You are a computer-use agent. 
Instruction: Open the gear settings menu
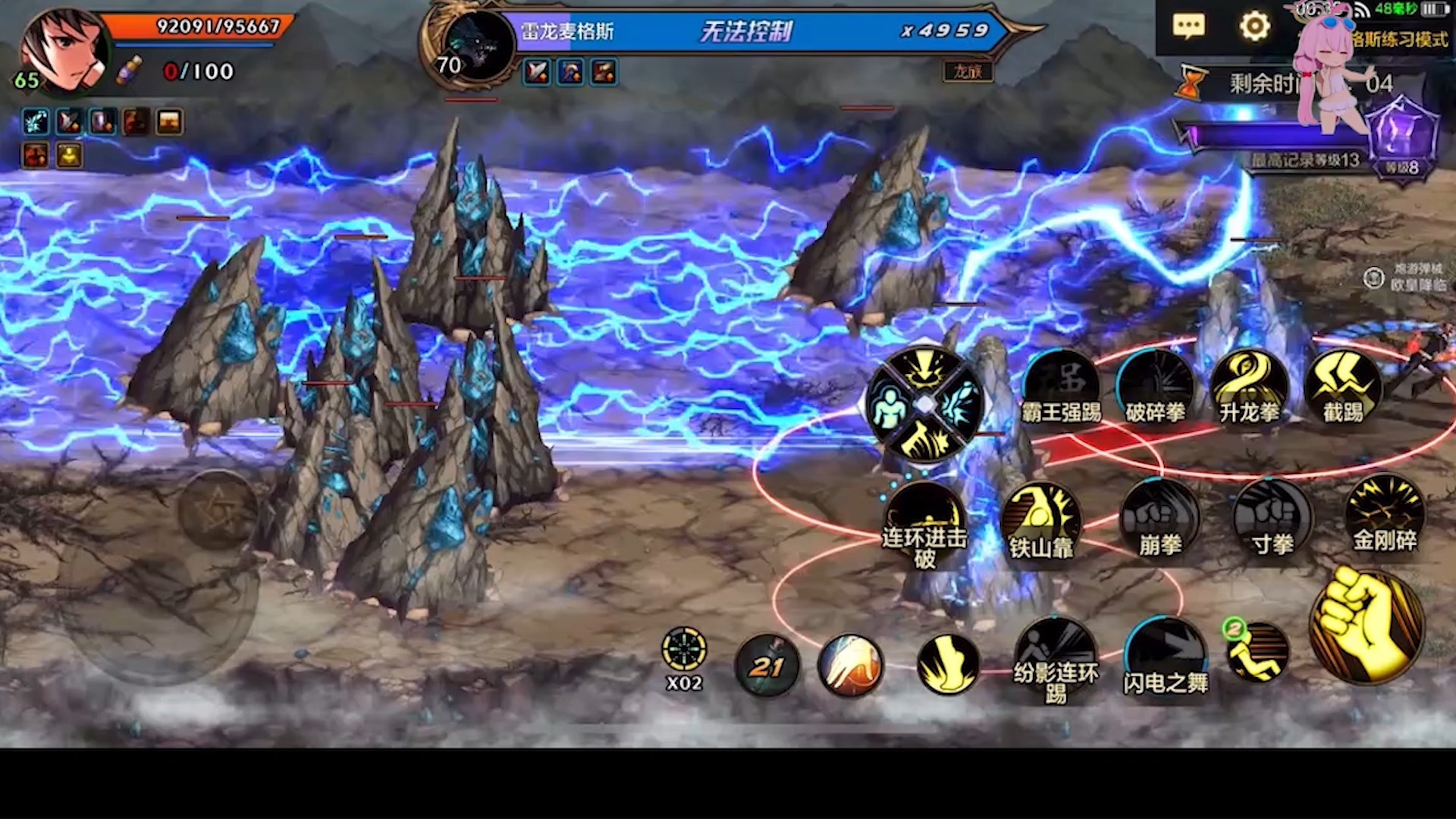(x=1254, y=27)
